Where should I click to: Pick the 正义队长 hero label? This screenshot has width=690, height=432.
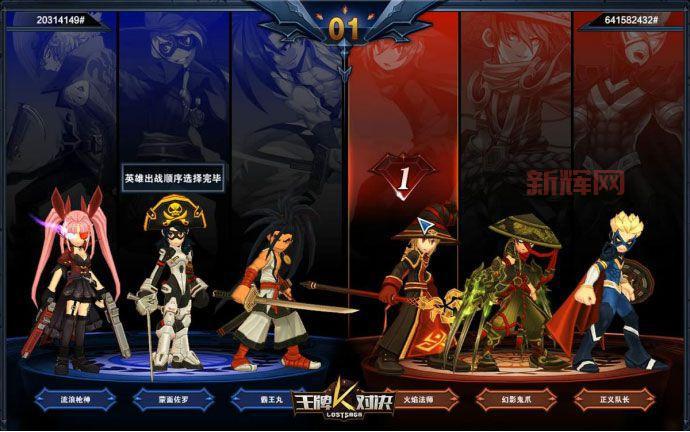click(613, 399)
